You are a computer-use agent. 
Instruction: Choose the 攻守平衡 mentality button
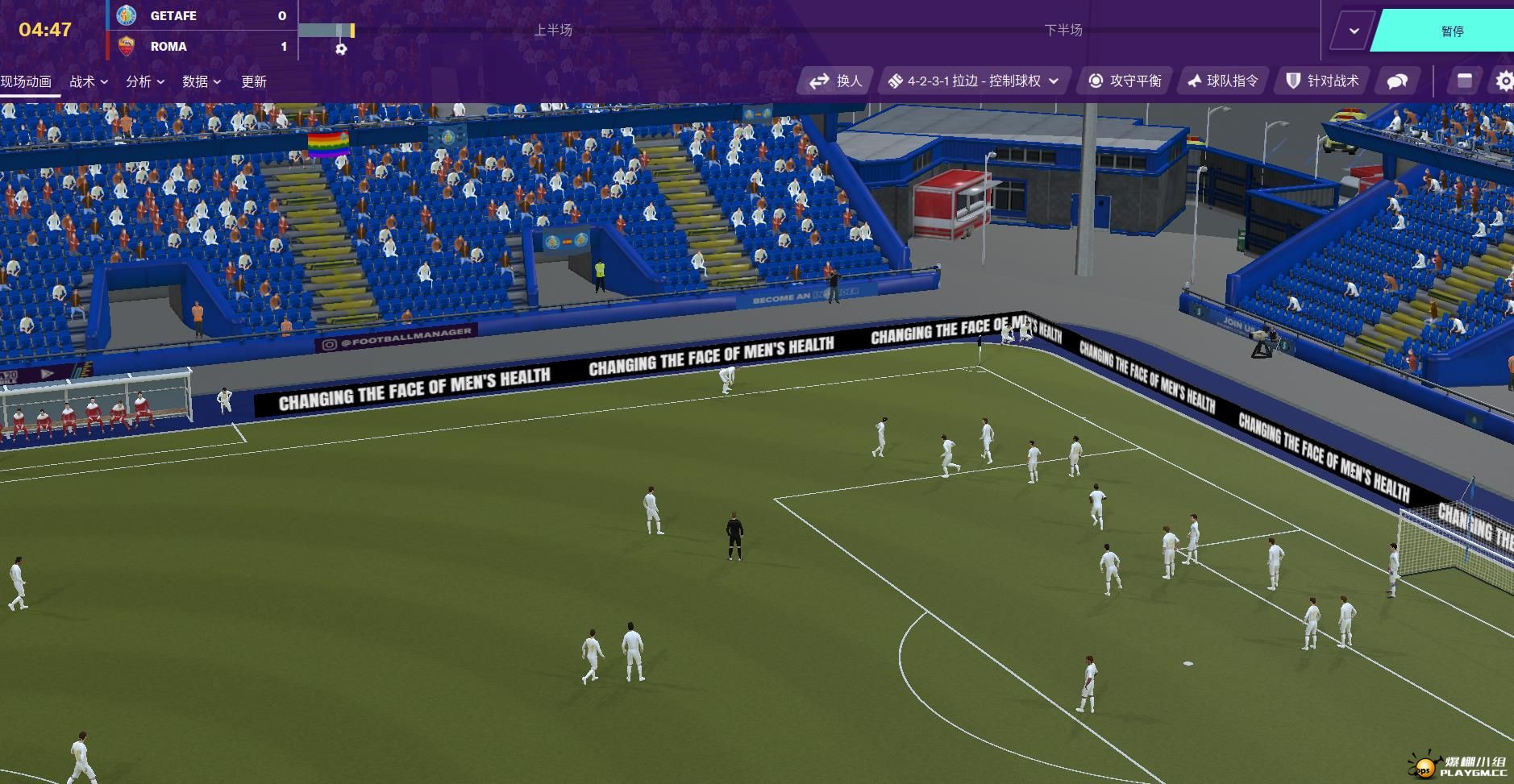coord(1125,81)
